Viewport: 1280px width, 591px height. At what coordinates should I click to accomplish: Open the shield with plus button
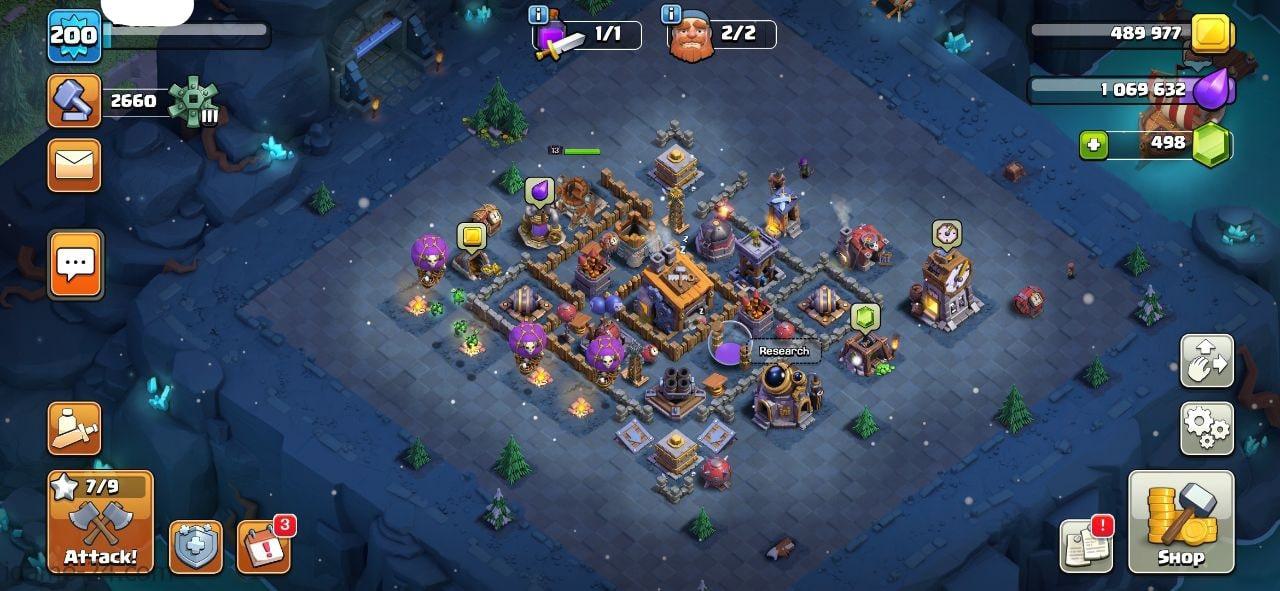196,547
